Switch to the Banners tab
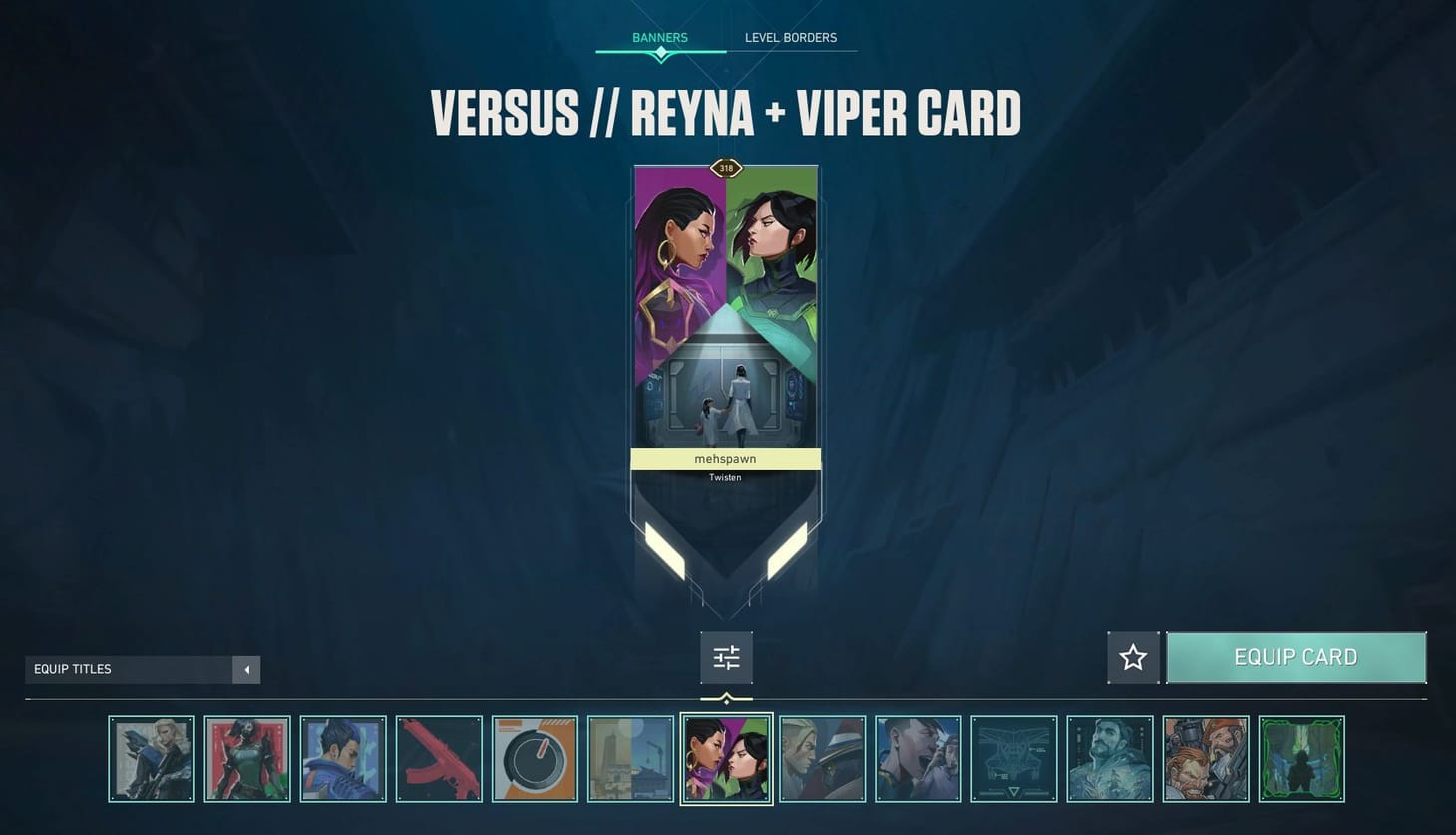Viewport: 1456px width, 835px height. point(659,37)
